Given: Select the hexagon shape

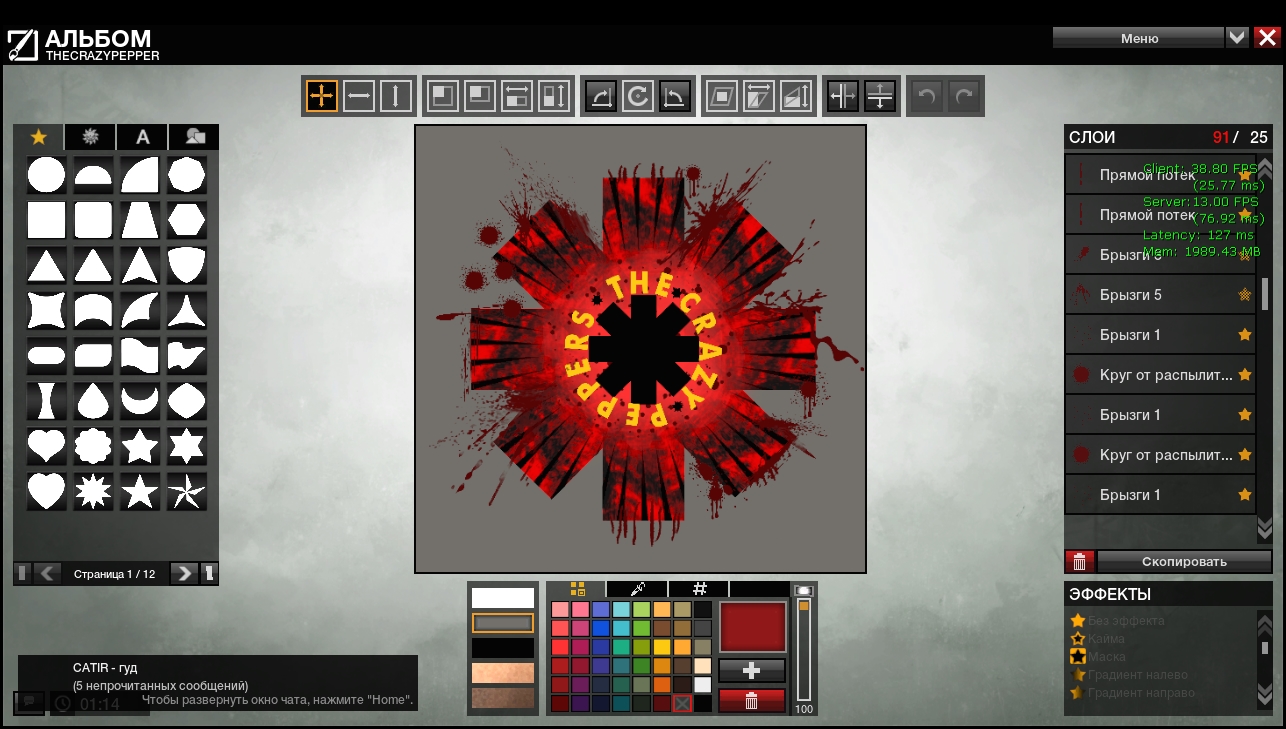Looking at the screenshot, I should (187, 219).
